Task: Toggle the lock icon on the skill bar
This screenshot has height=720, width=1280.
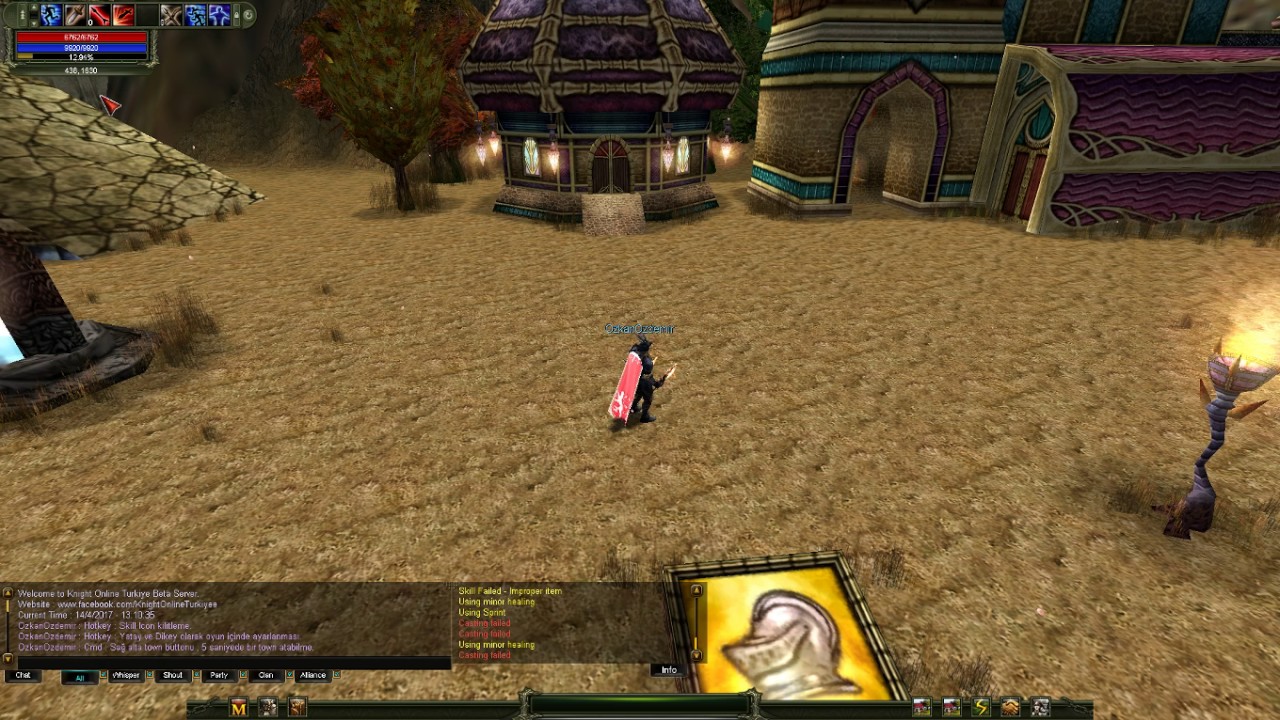Action: coord(236,14)
